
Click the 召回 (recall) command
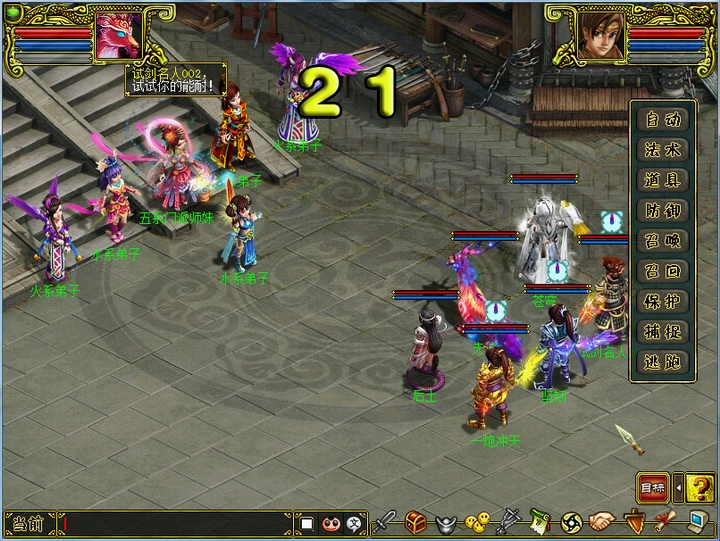[663, 271]
